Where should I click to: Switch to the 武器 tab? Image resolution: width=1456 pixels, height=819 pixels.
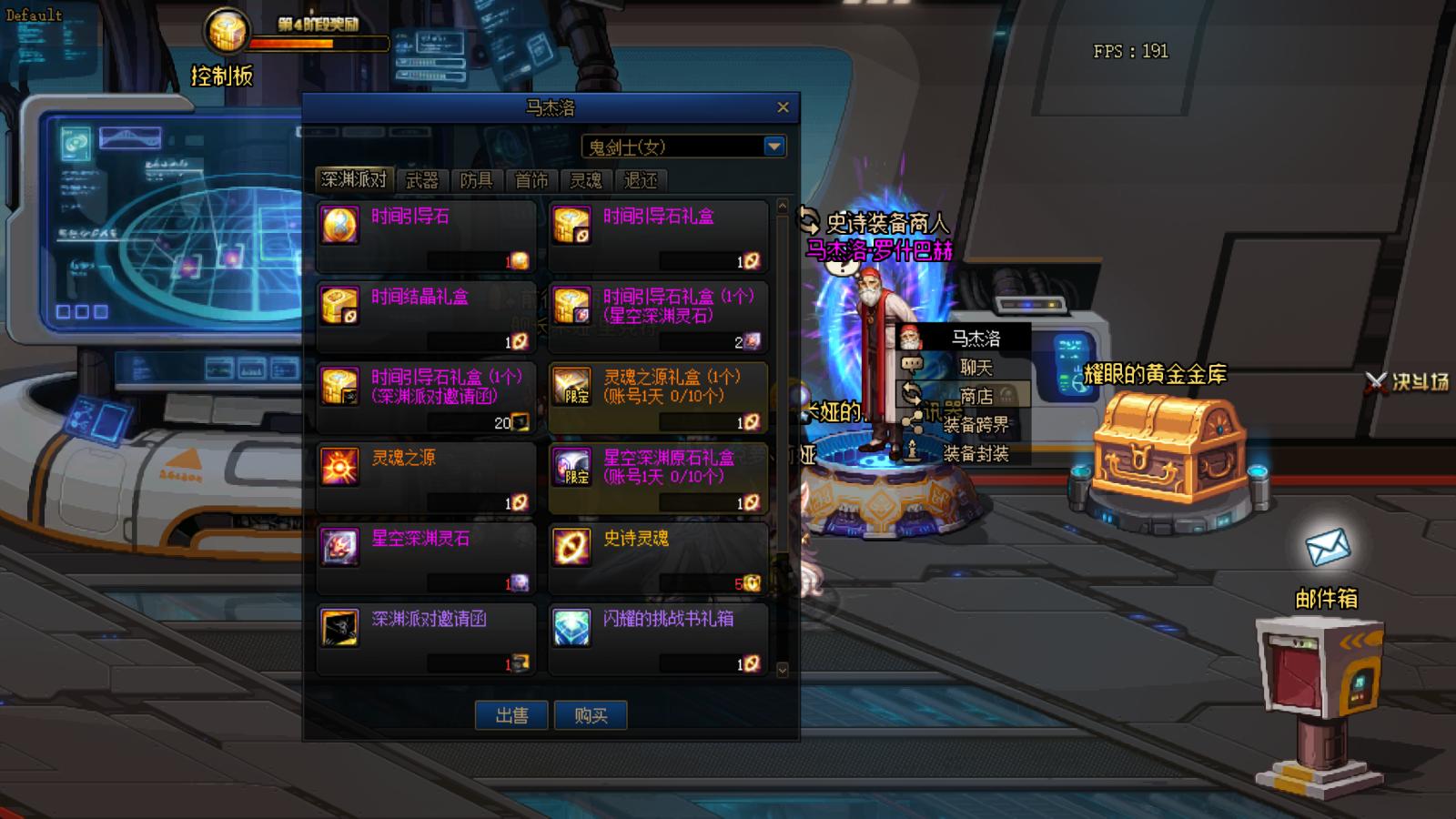(x=423, y=180)
